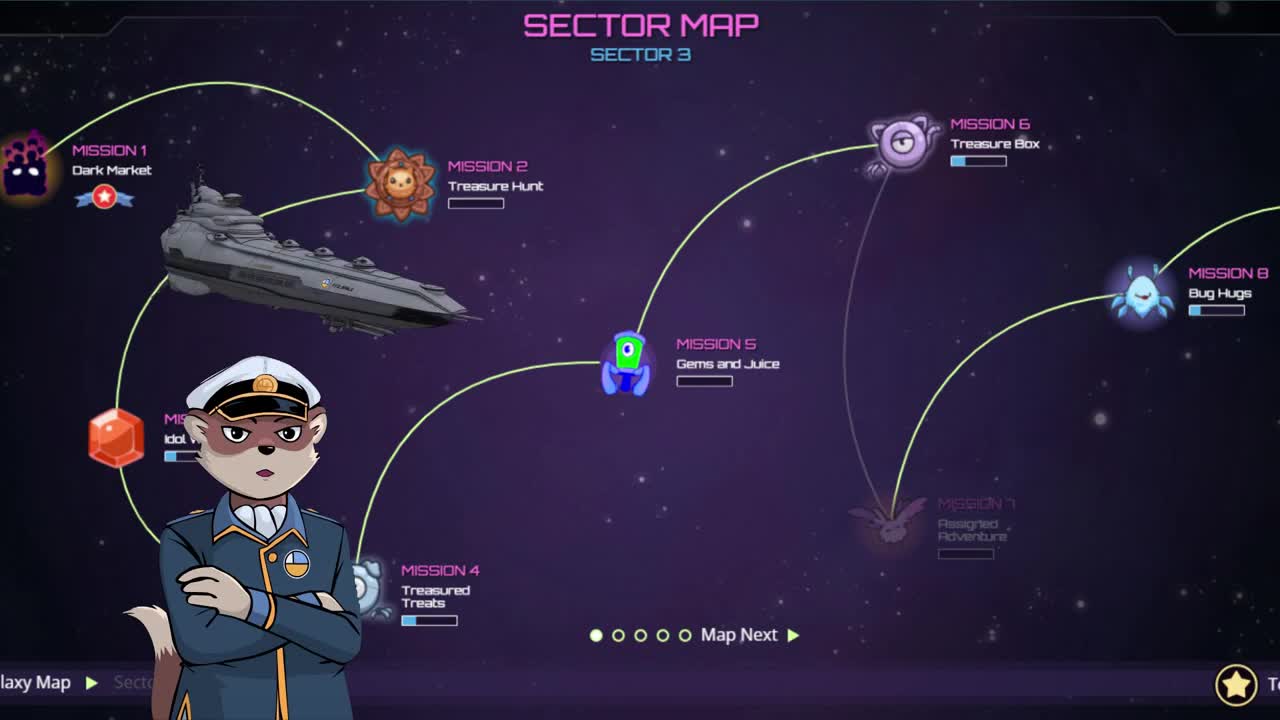Jump to the third map page dot
Image resolution: width=1280 pixels, height=720 pixels.
coord(641,635)
